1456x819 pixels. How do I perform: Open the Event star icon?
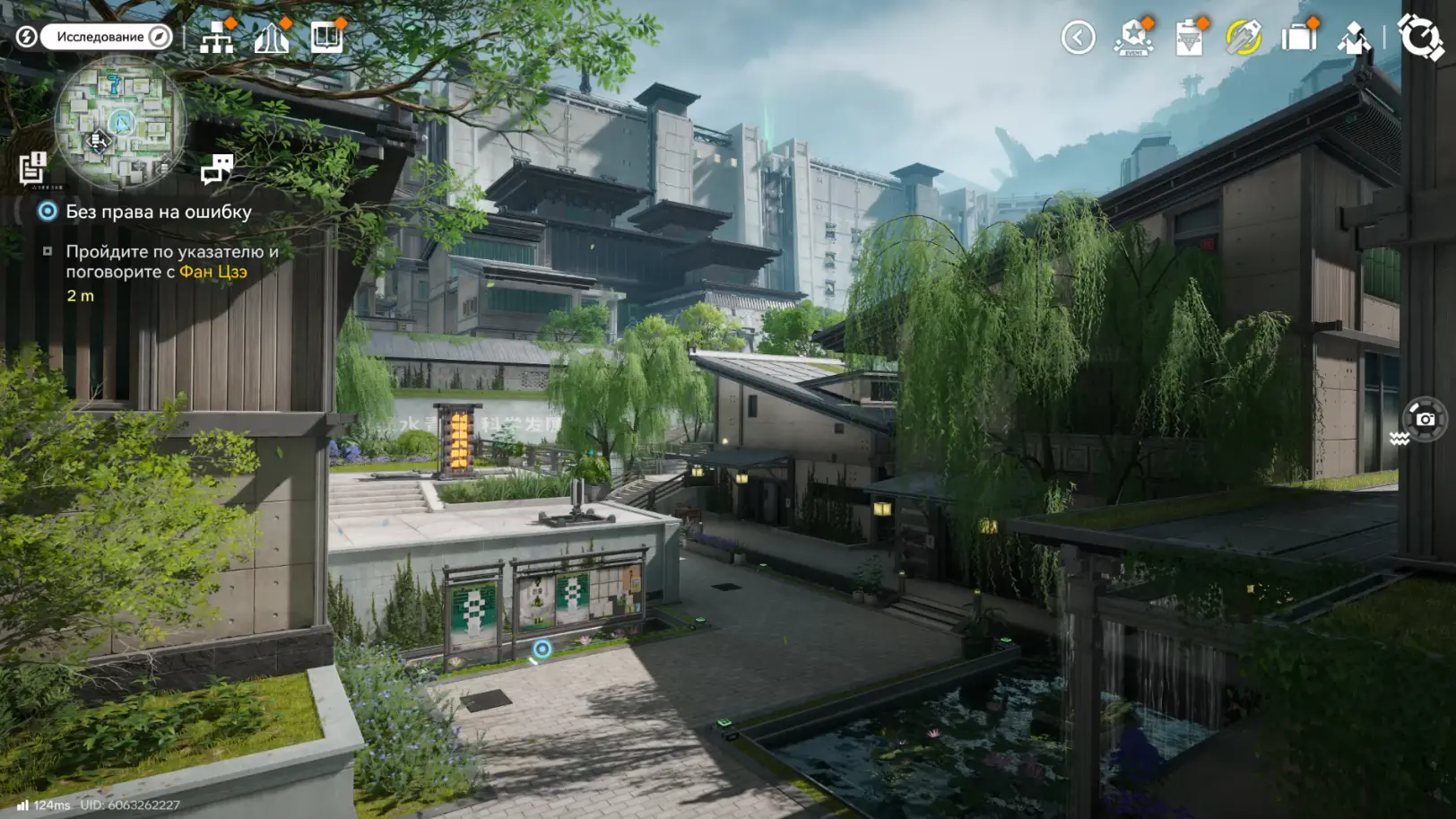(1133, 38)
